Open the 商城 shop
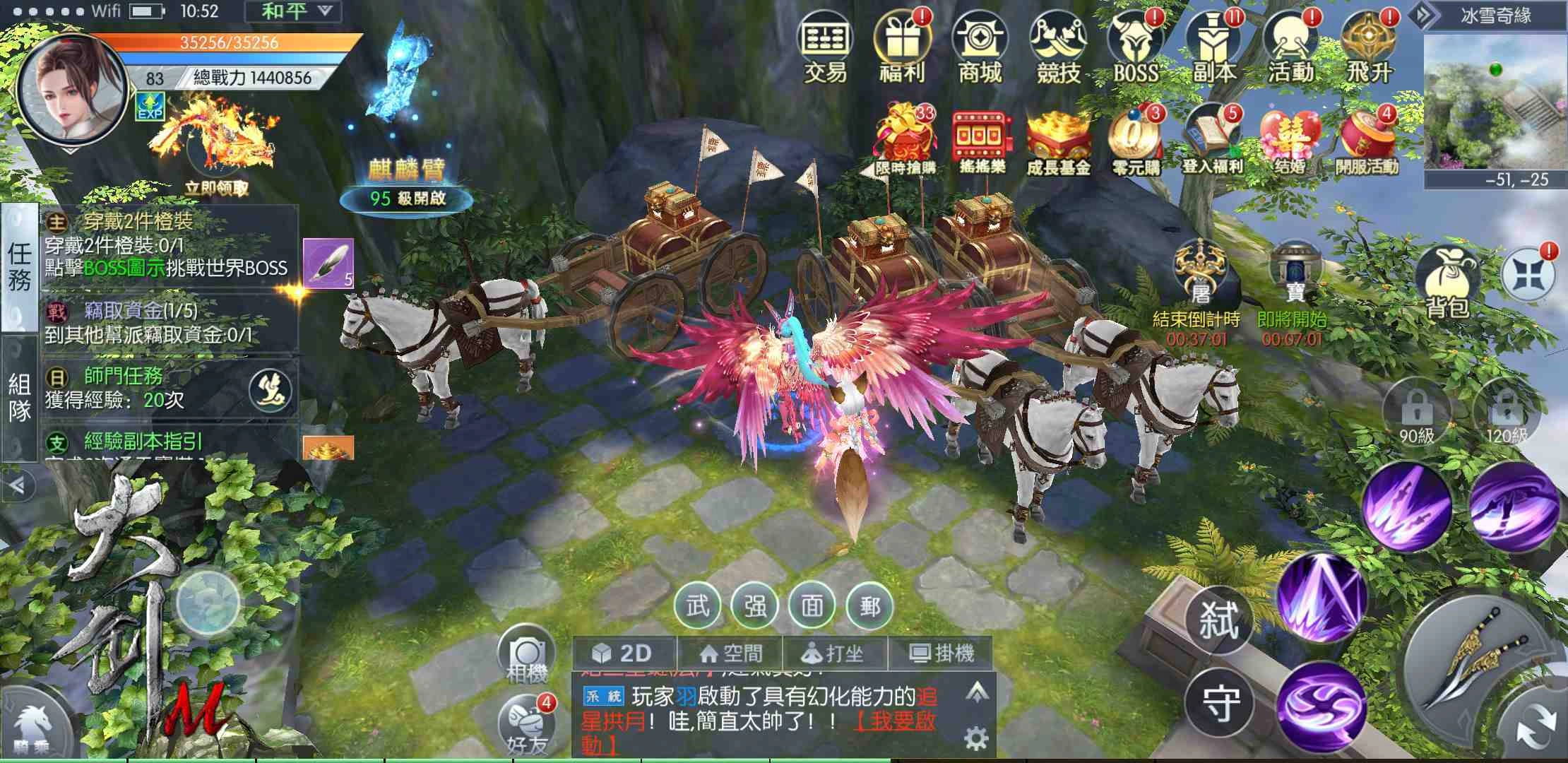 coord(980,47)
